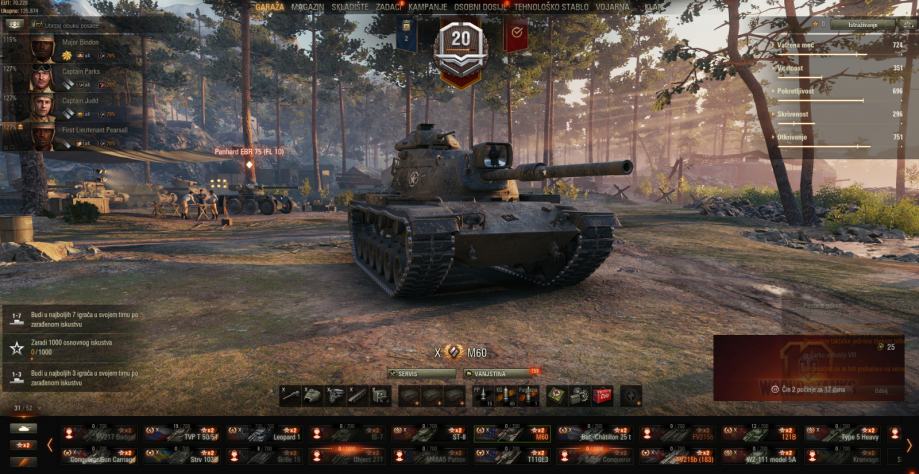Open the level 20 battle pass badge
Viewport: 919px width, 474px height.
click(460, 42)
